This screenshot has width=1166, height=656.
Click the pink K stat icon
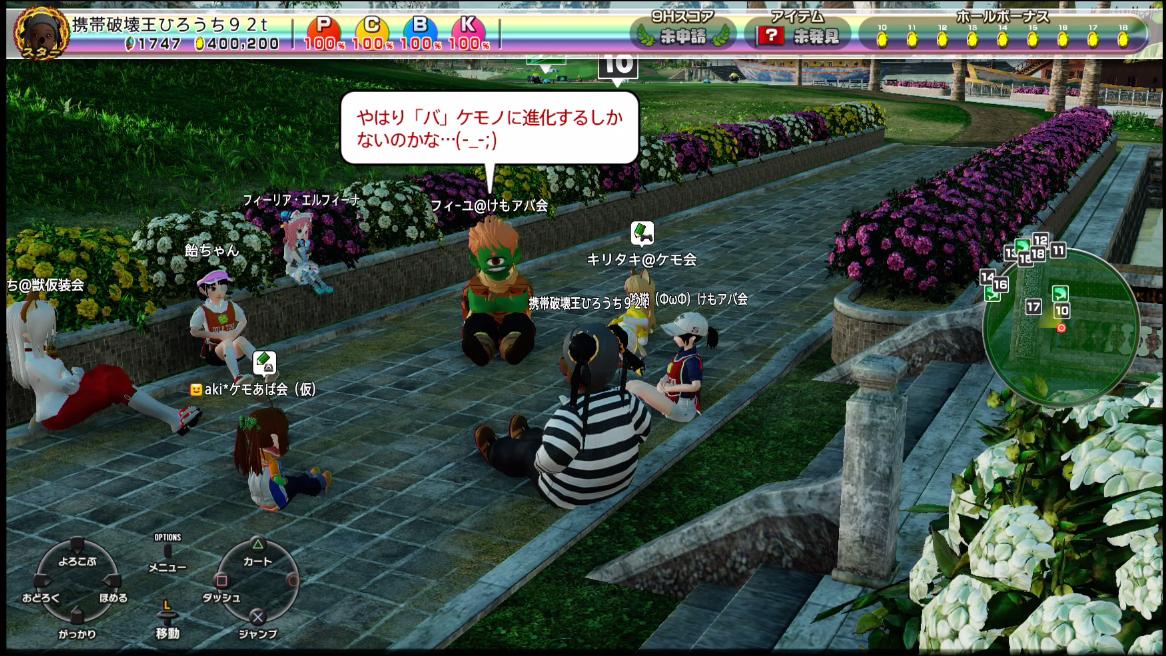coord(469,27)
